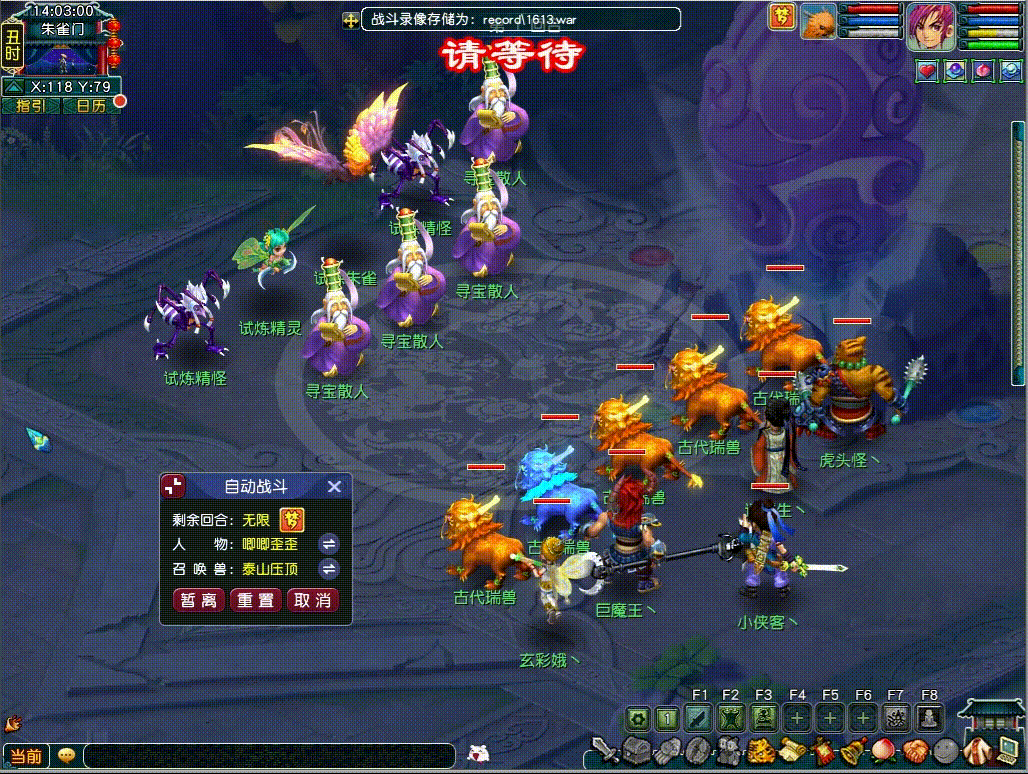Switch the 人物 character skill setting
This screenshot has width=1028, height=774.
(x=328, y=544)
